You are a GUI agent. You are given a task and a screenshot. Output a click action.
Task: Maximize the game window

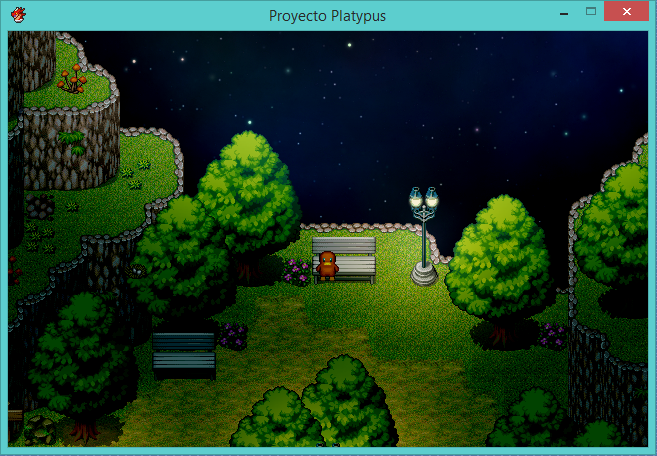coord(591,12)
